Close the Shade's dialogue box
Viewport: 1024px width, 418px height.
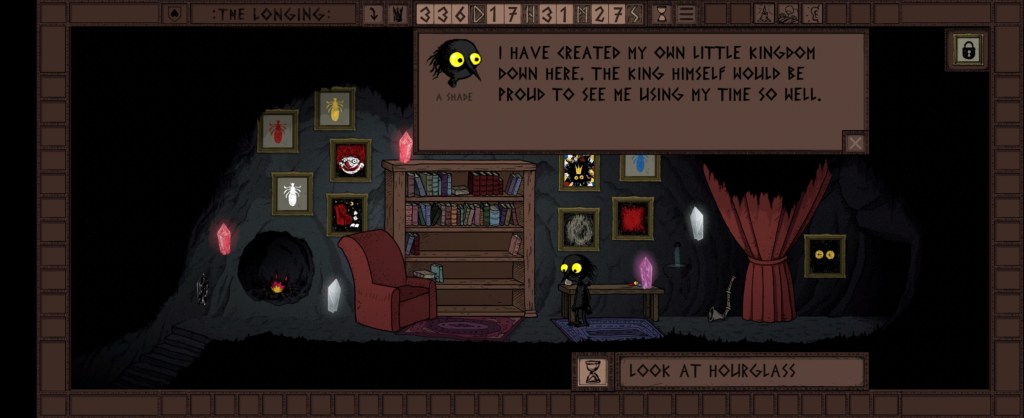[x=855, y=142]
